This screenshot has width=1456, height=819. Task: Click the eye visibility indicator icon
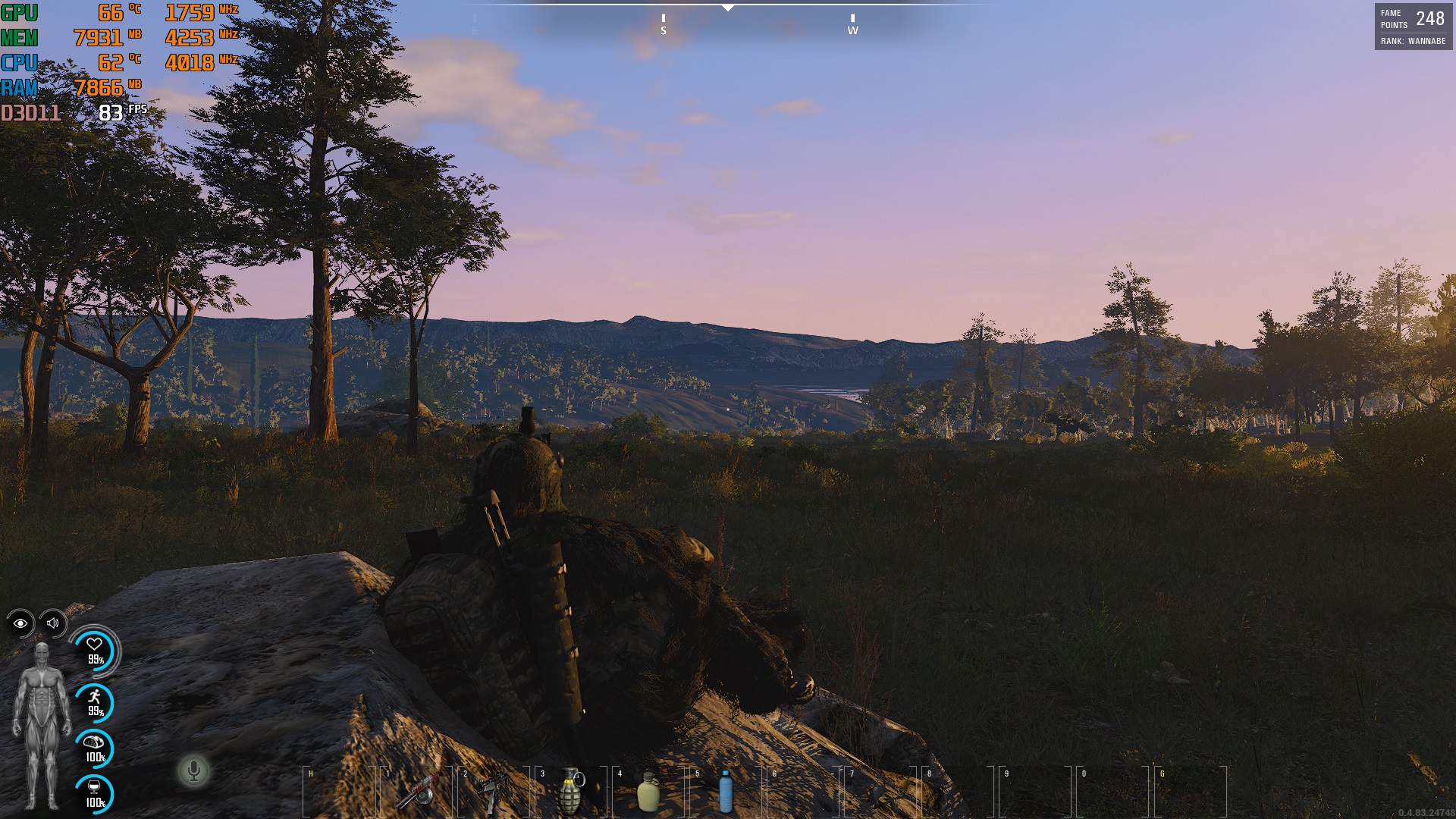[x=20, y=623]
